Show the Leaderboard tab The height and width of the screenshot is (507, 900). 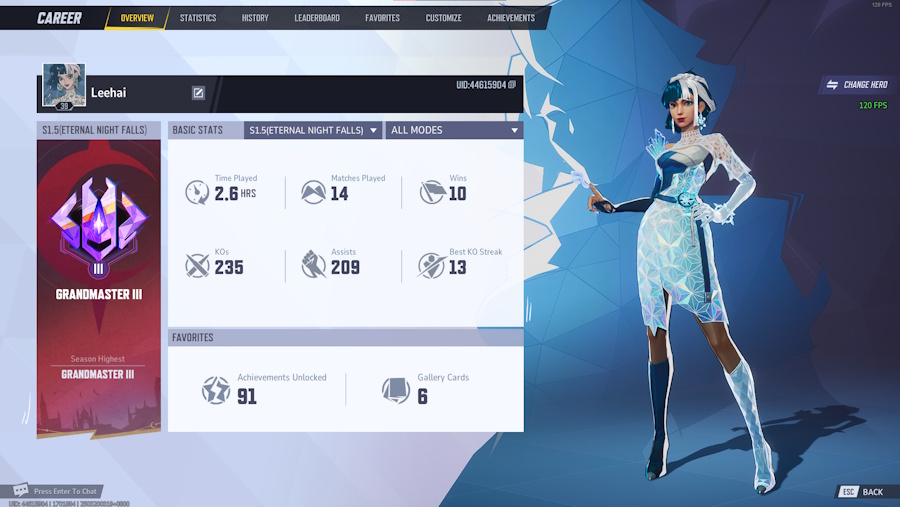pyautogui.click(x=317, y=18)
